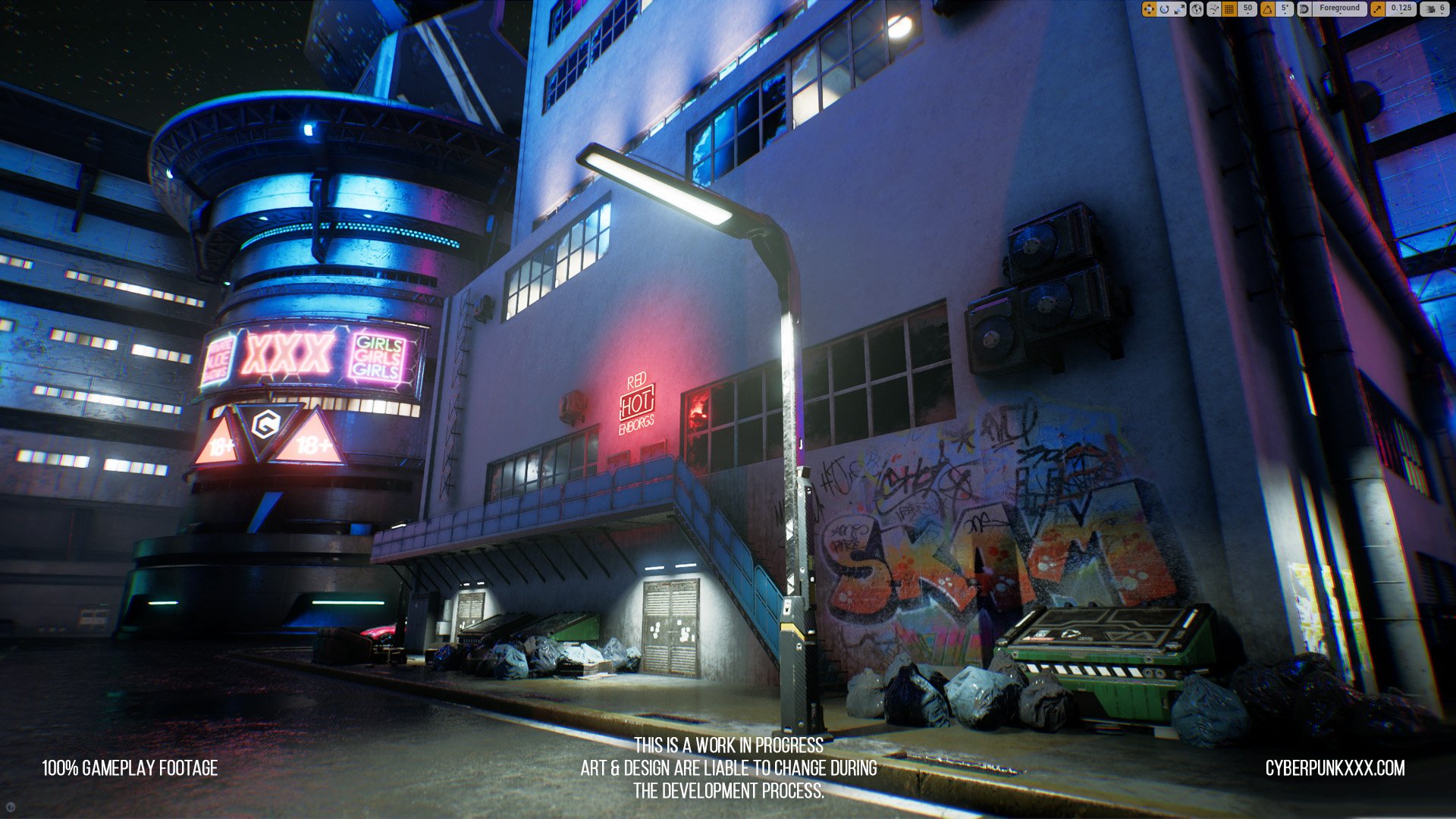Select the translate (move) gizmo tool
The image size is (1456, 819).
(x=1149, y=9)
